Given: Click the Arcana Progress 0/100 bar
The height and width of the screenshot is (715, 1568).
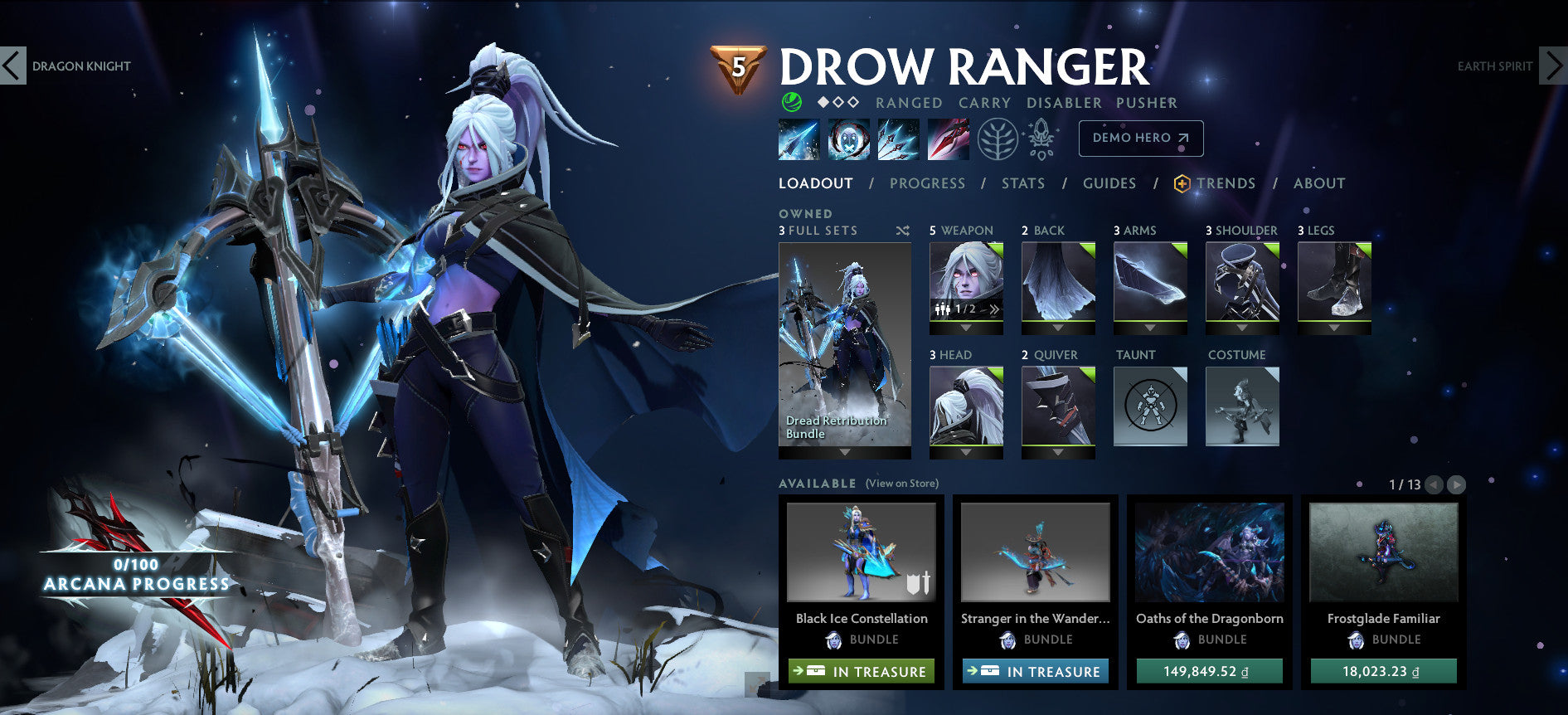Looking at the screenshot, I should coord(135,575).
